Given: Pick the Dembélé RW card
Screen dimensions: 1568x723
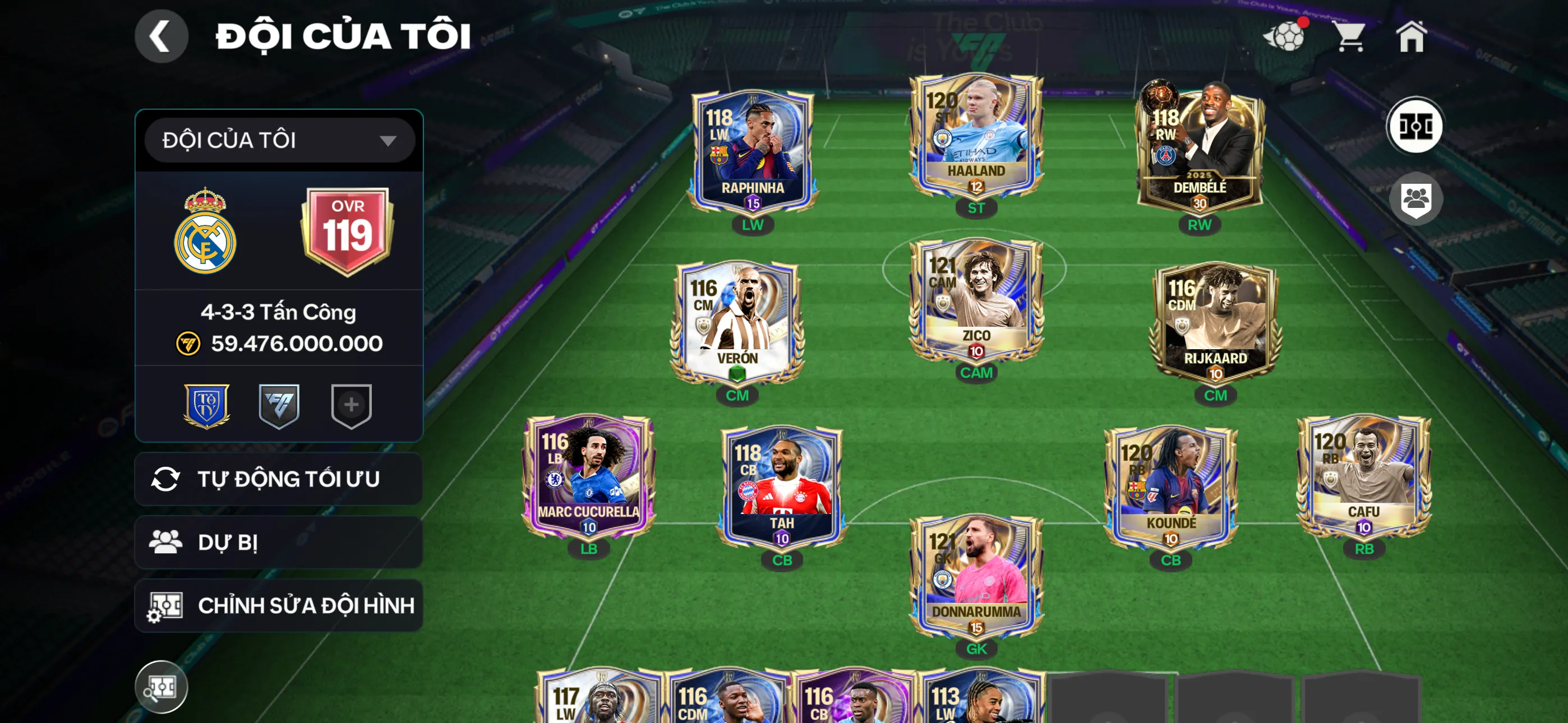Looking at the screenshot, I should point(1199,149).
